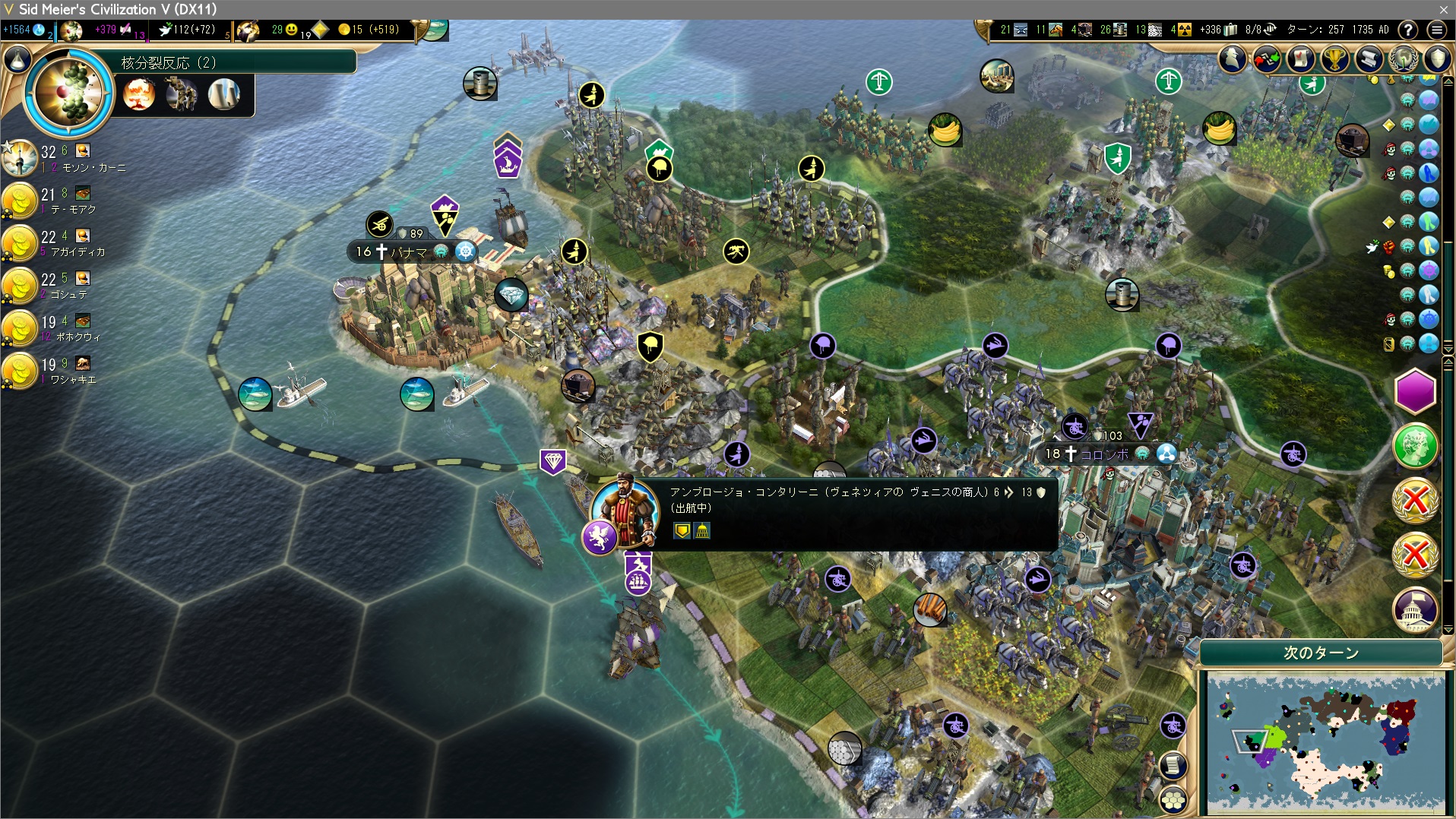Open the espionage spy overview
This screenshot has height=819, width=1456.
(1233, 59)
